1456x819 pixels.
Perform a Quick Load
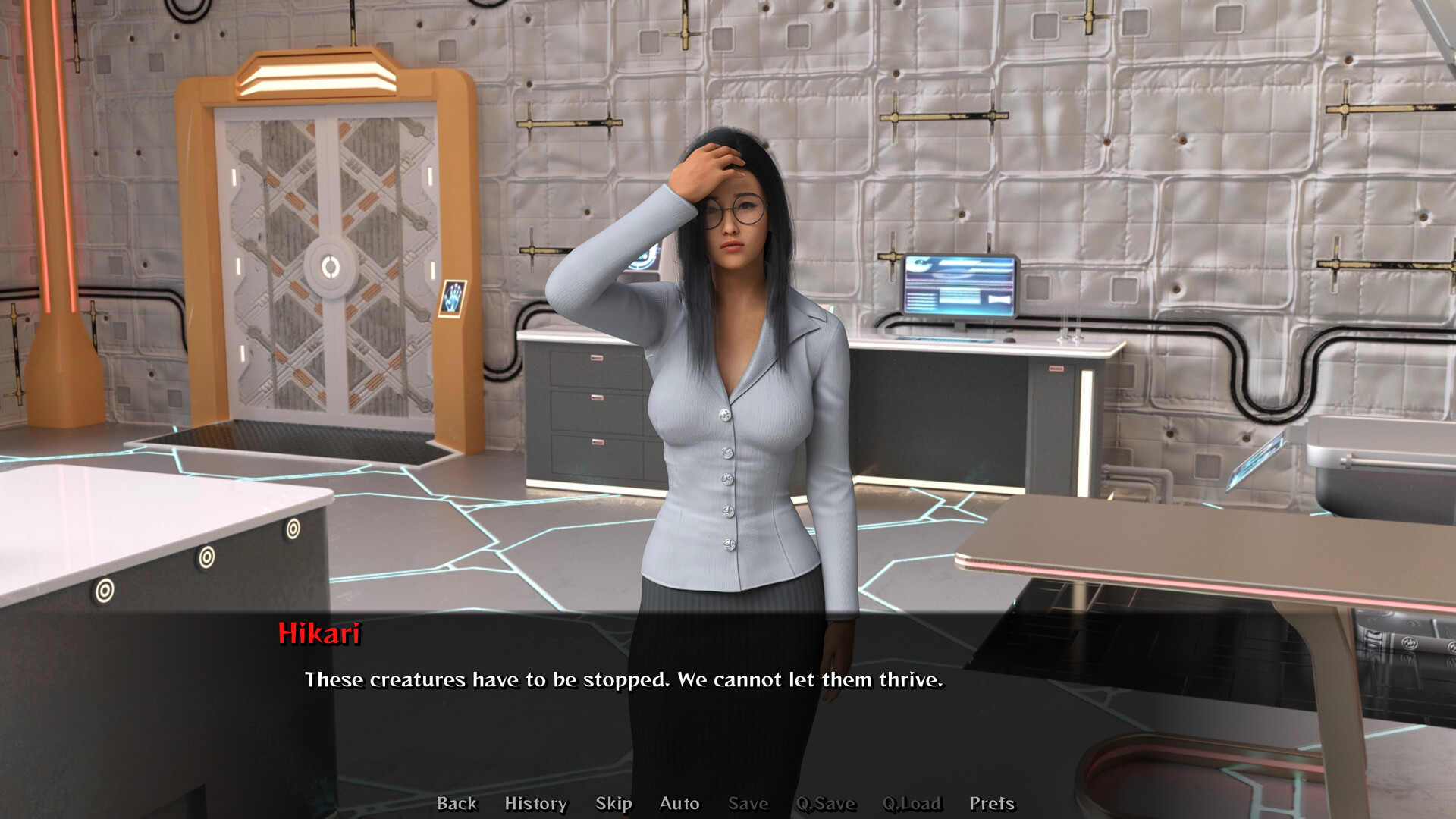point(912,803)
